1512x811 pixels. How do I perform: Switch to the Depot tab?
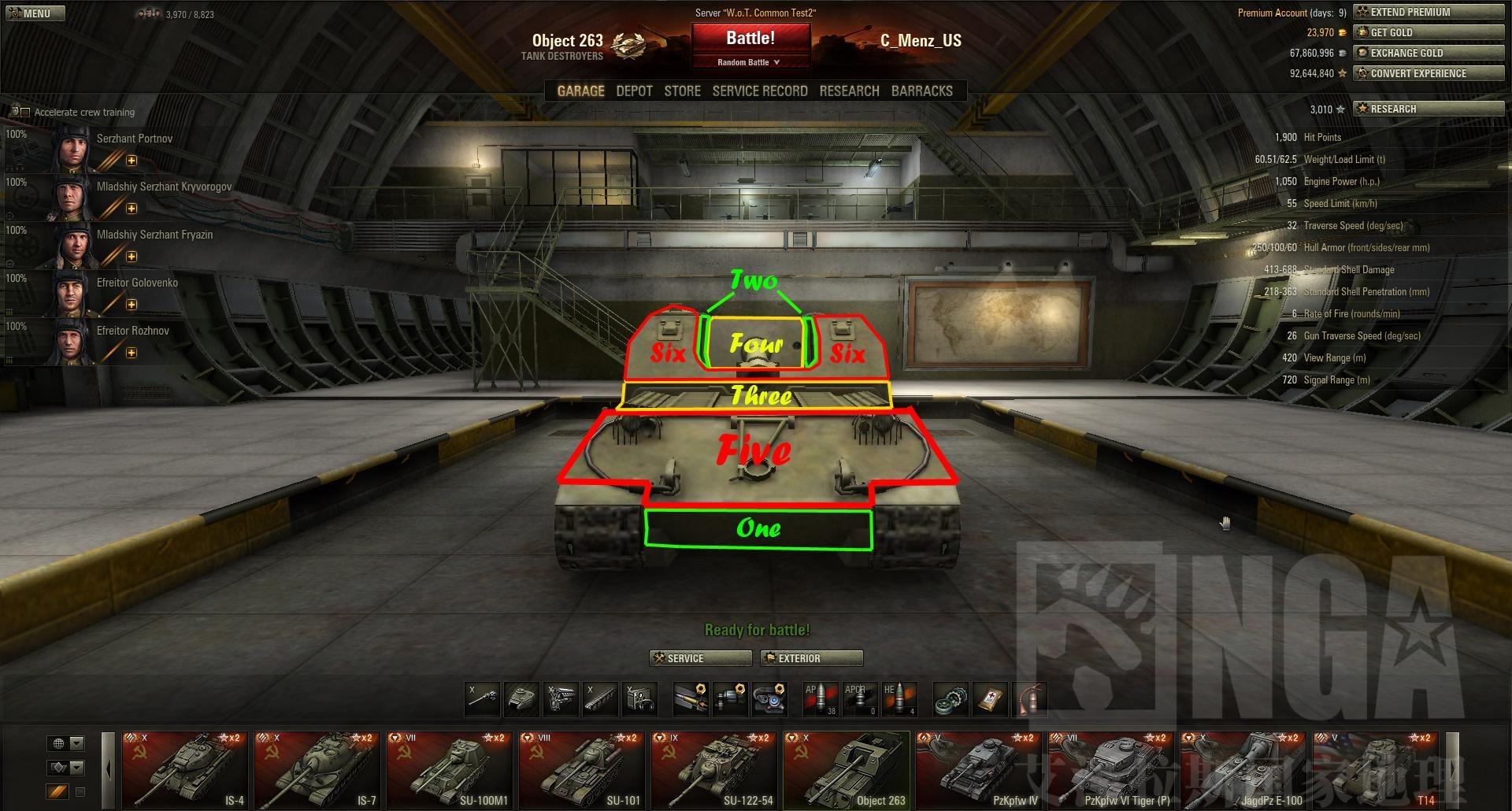point(634,91)
